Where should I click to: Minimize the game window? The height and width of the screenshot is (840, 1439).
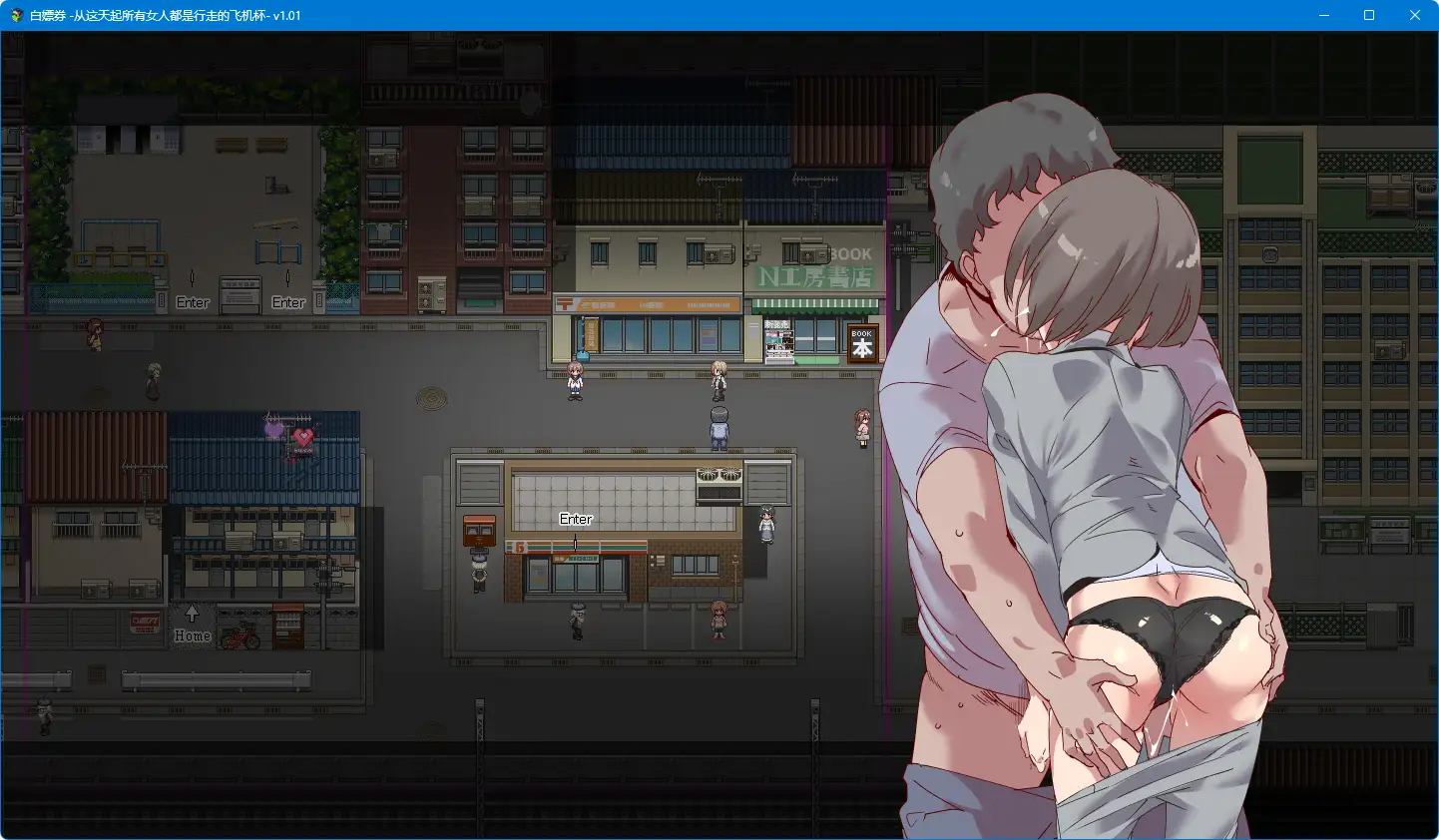tap(1323, 15)
